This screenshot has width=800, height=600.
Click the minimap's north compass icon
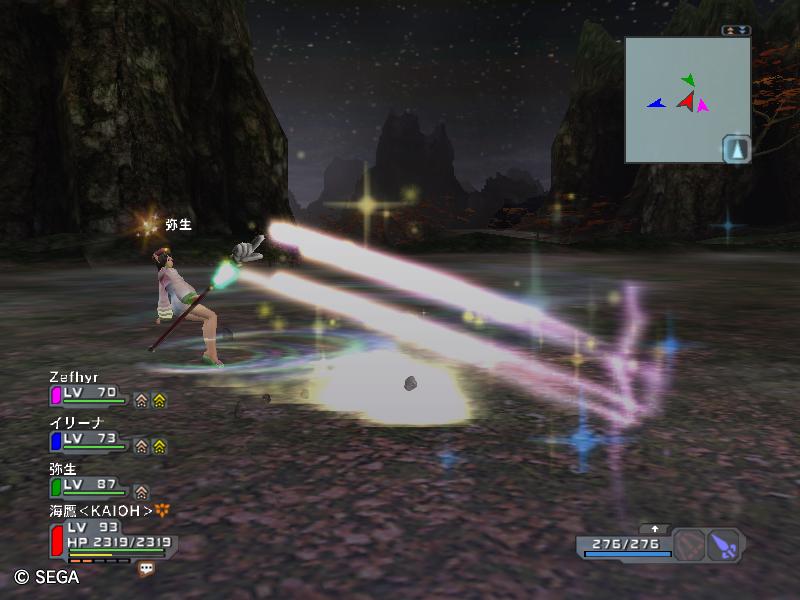[737, 148]
